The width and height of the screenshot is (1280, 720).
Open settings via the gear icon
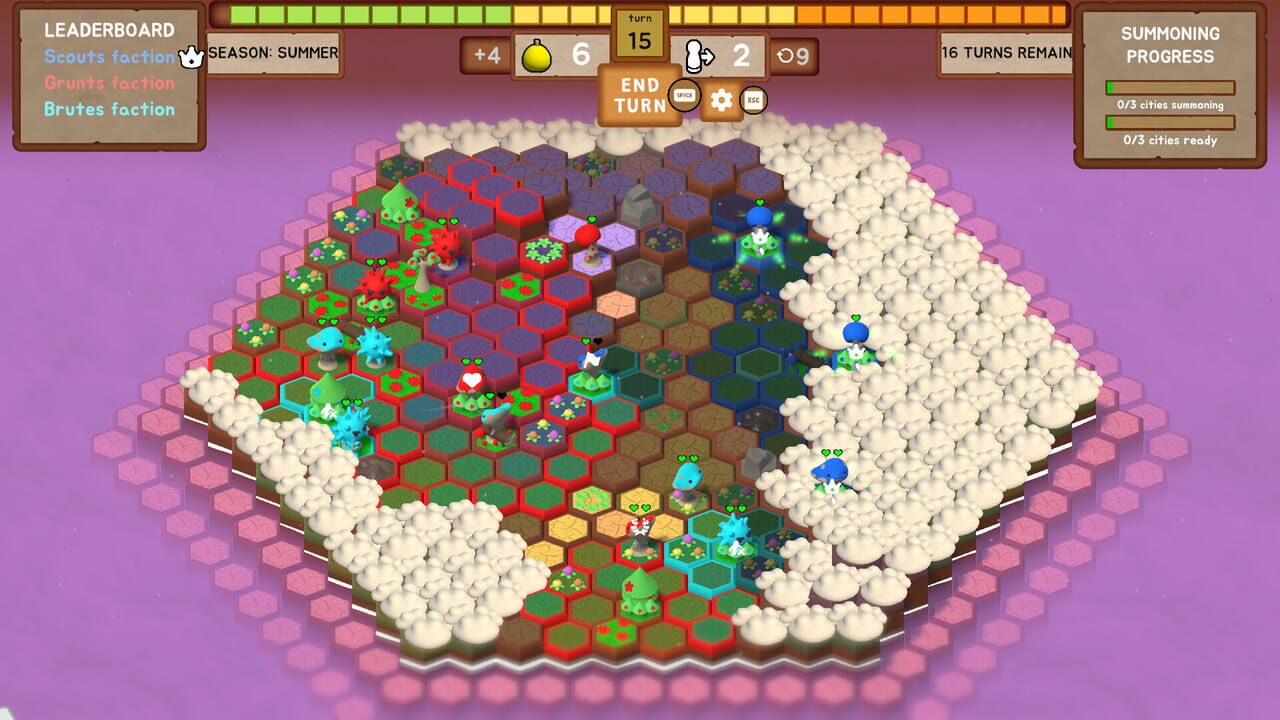click(720, 100)
